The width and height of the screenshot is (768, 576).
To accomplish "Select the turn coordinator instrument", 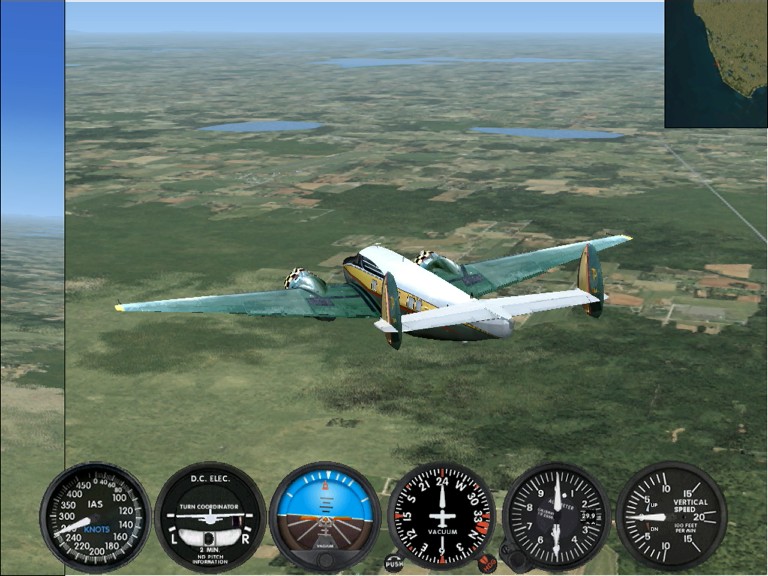I will coord(210,516).
